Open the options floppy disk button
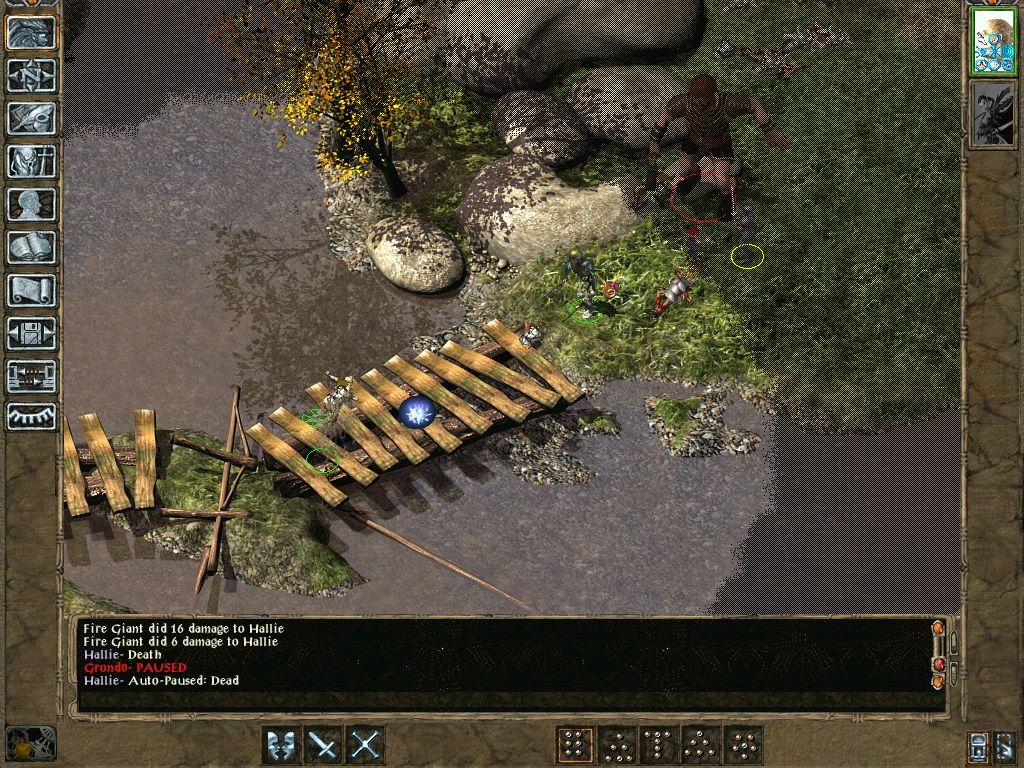The width and height of the screenshot is (1024, 768). tap(31, 333)
